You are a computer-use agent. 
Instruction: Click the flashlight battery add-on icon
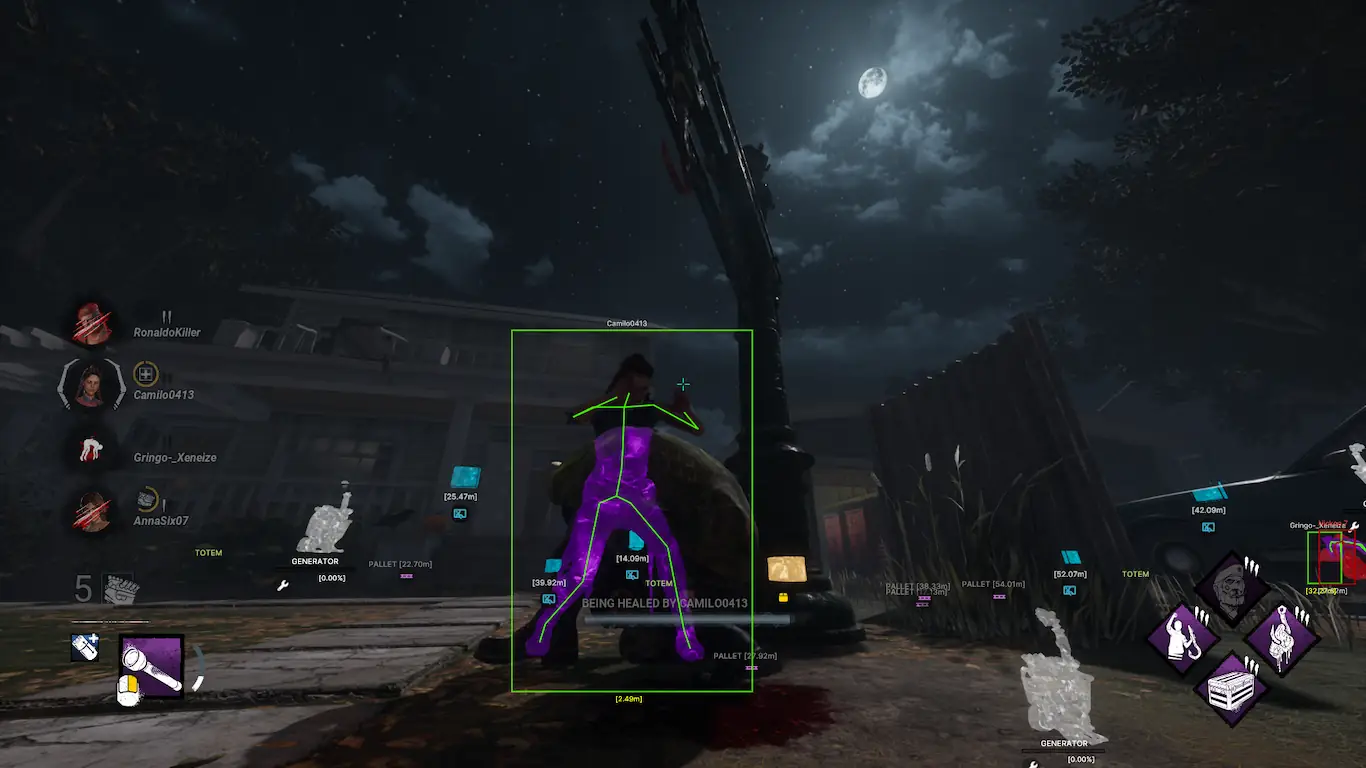tap(85, 648)
